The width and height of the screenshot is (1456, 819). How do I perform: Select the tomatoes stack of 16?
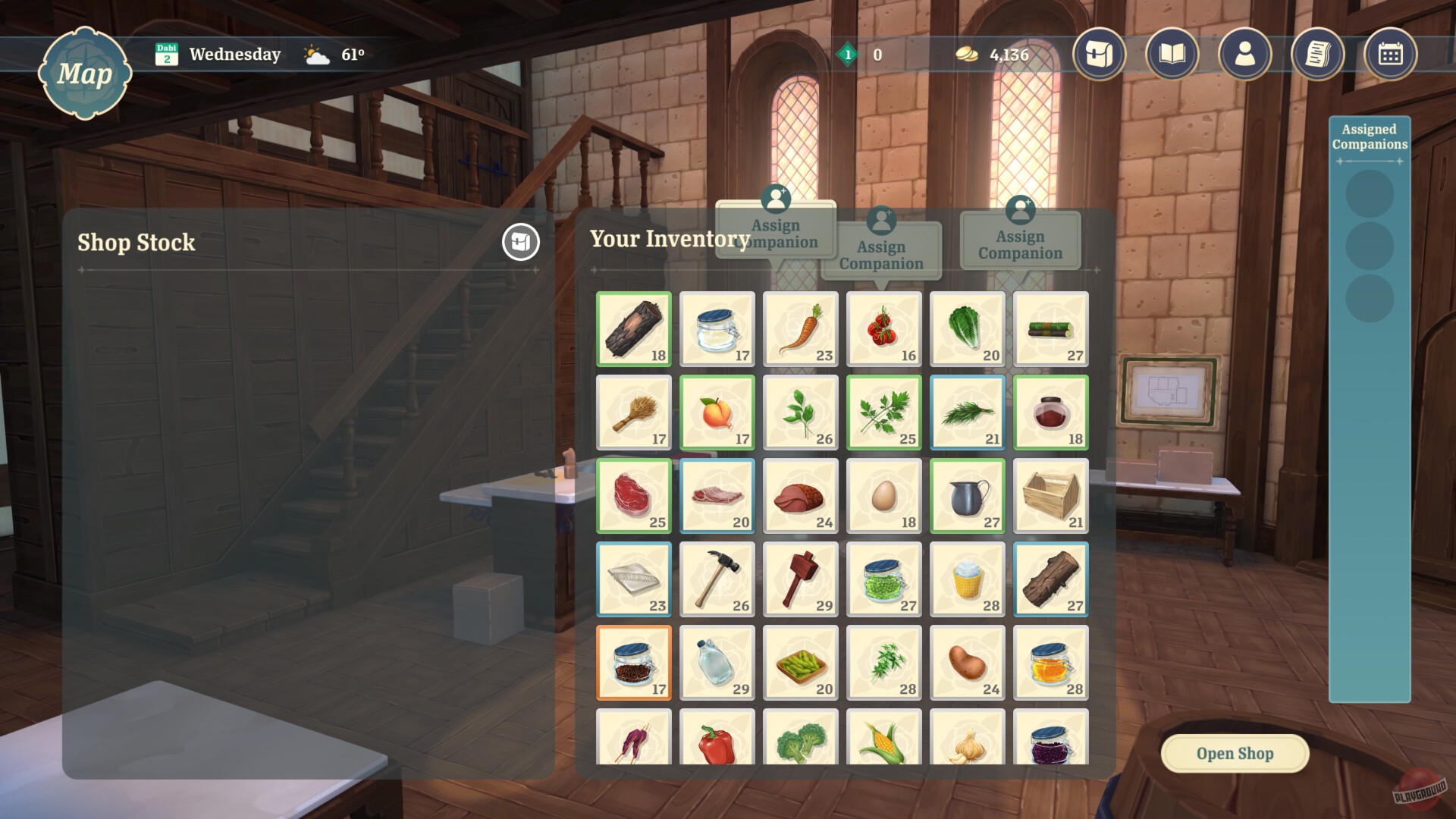(883, 328)
